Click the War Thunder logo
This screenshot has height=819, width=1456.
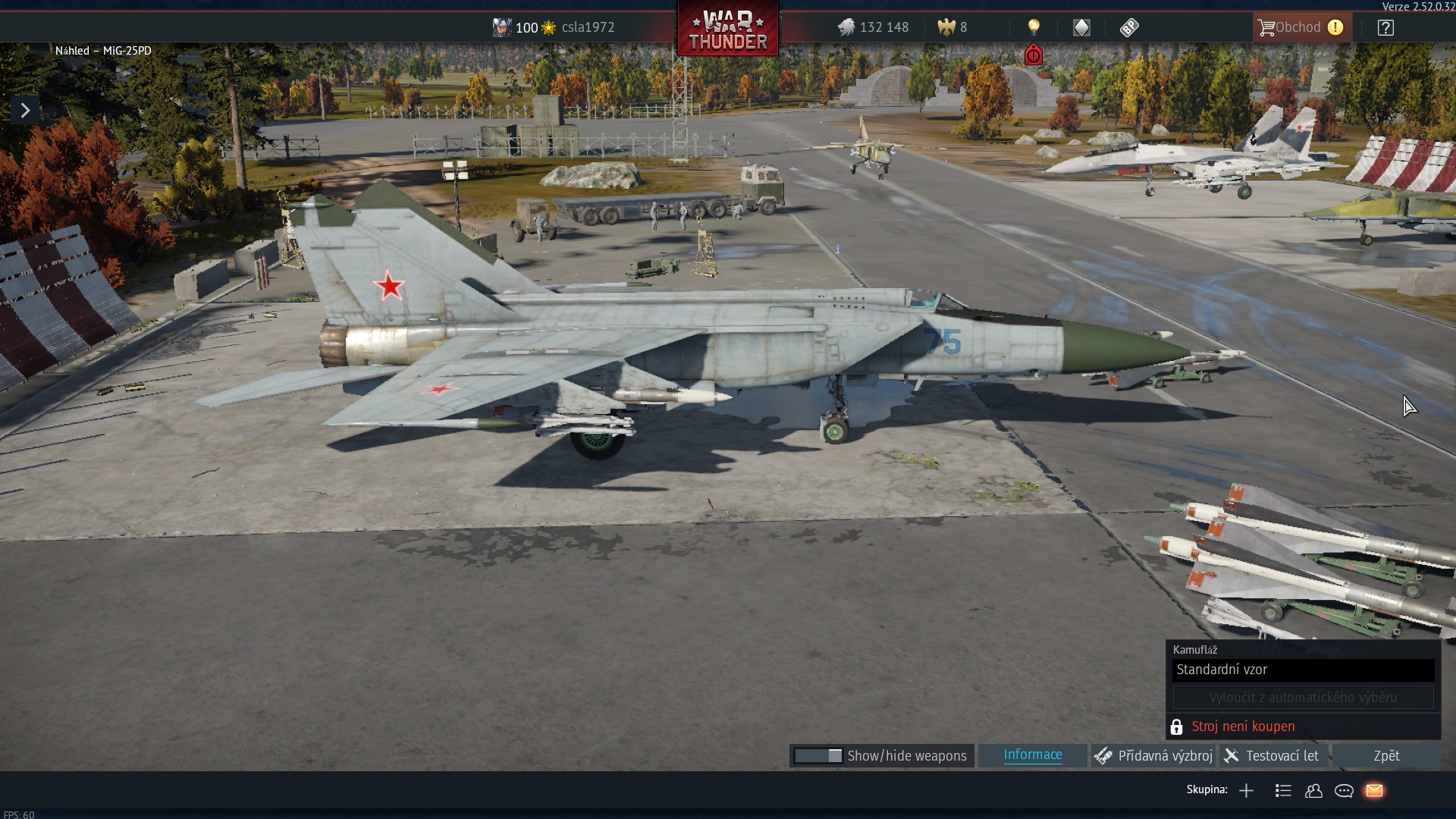coord(728,30)
